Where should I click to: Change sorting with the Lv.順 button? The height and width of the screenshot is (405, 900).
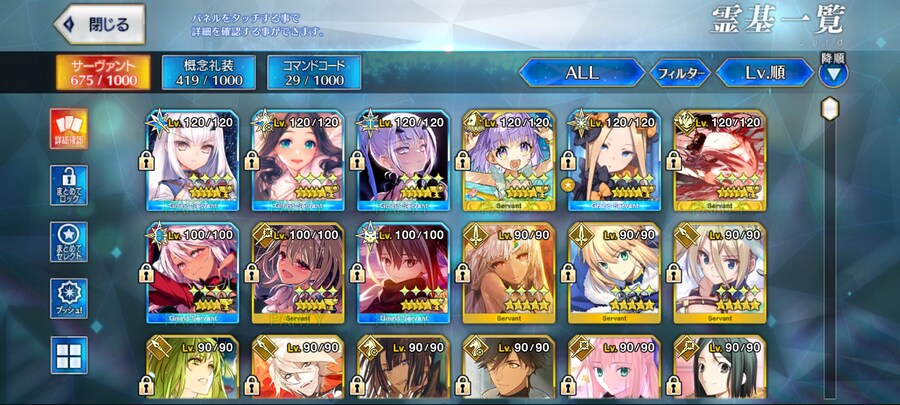click(768, 73)
